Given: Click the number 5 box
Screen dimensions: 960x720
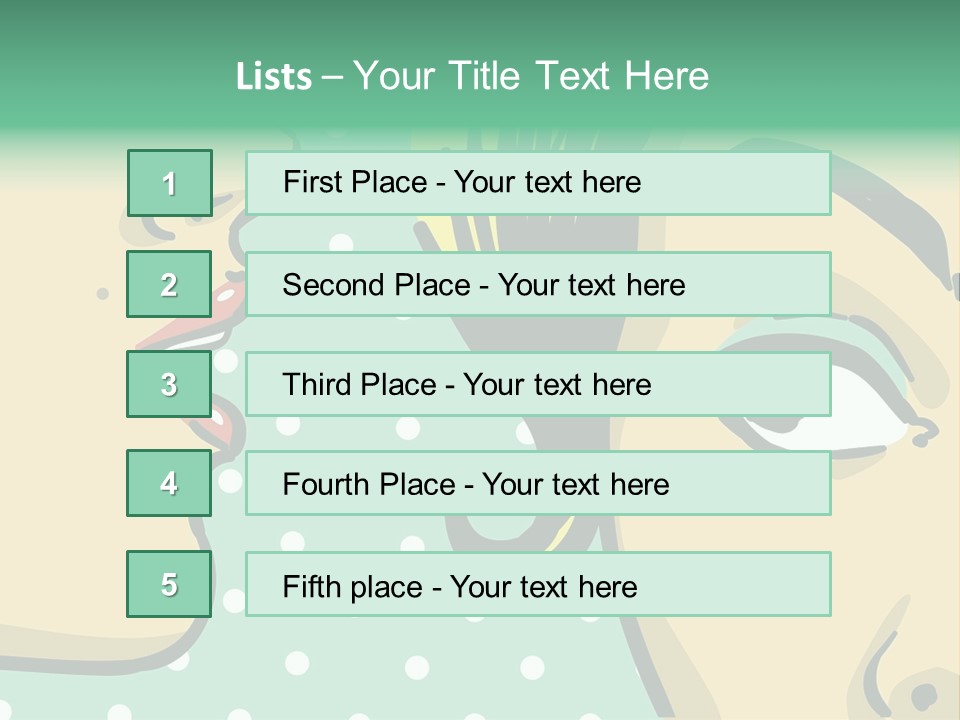Looking at the screenshot, I should pos(169,584).
